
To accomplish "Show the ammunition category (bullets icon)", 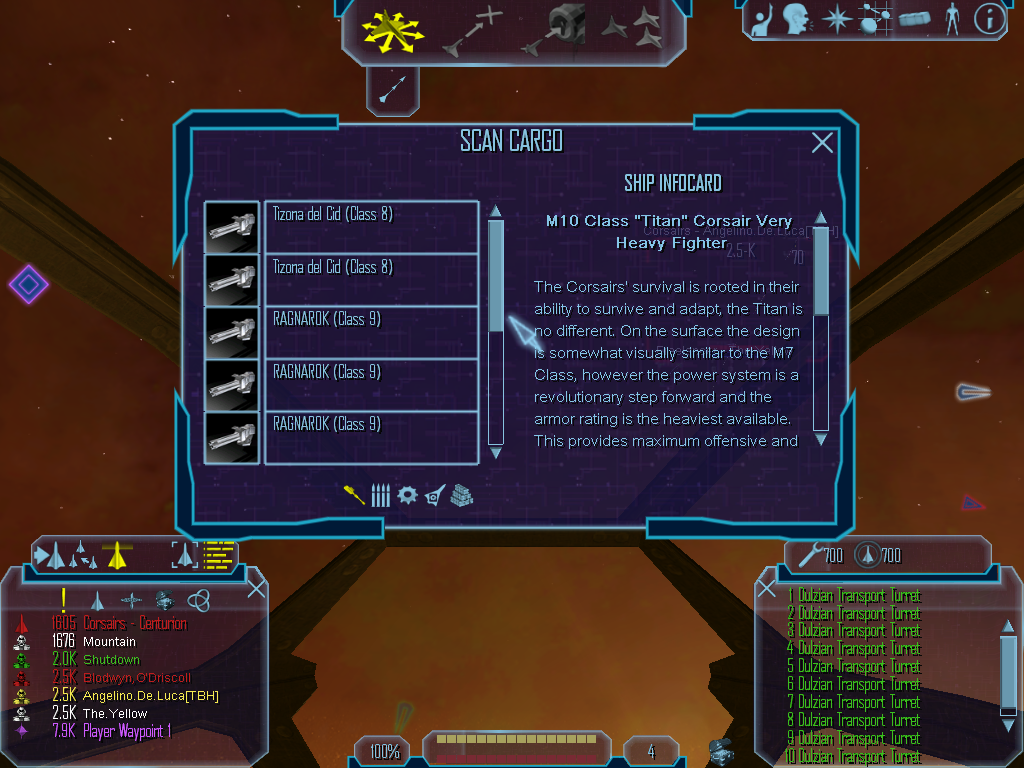I will (380, 495).
